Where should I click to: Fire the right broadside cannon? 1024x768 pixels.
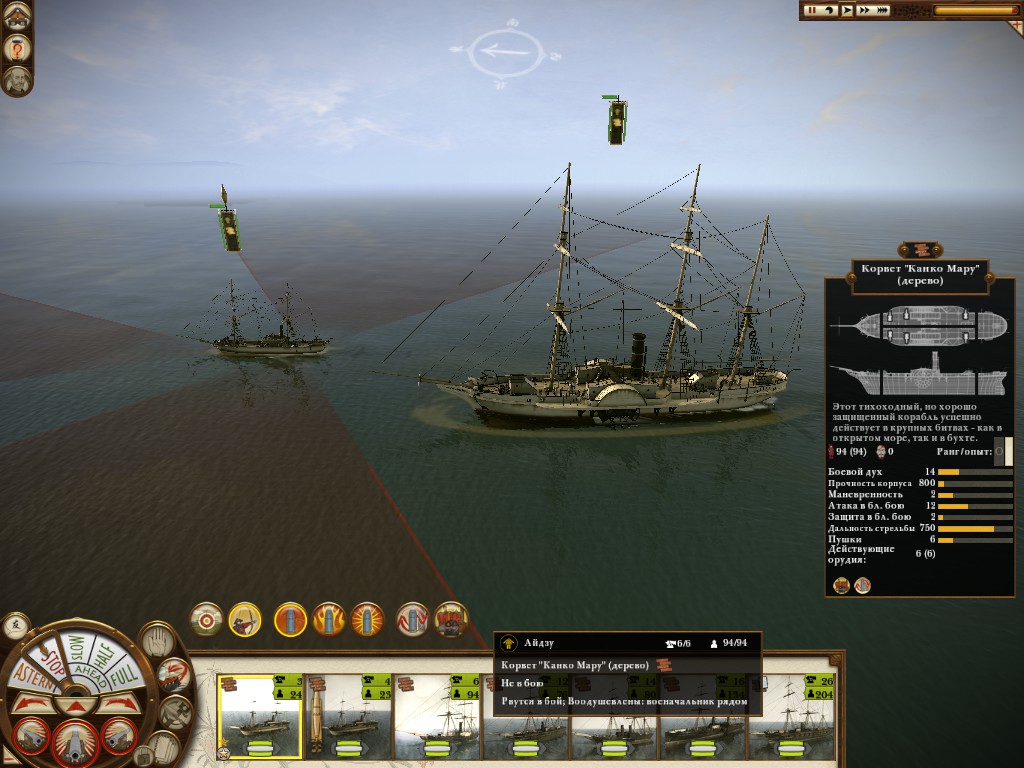pos(118,735)
